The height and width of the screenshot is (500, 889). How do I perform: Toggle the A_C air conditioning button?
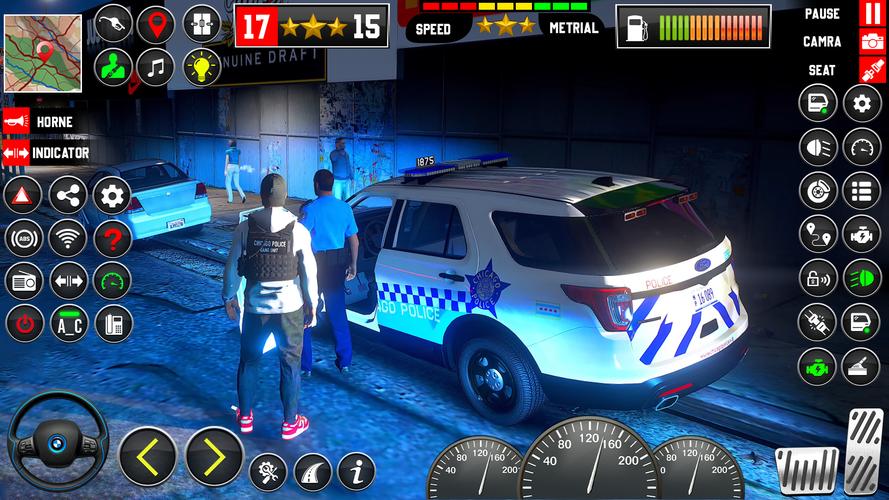pyautogui.click(x=68, y=324)
